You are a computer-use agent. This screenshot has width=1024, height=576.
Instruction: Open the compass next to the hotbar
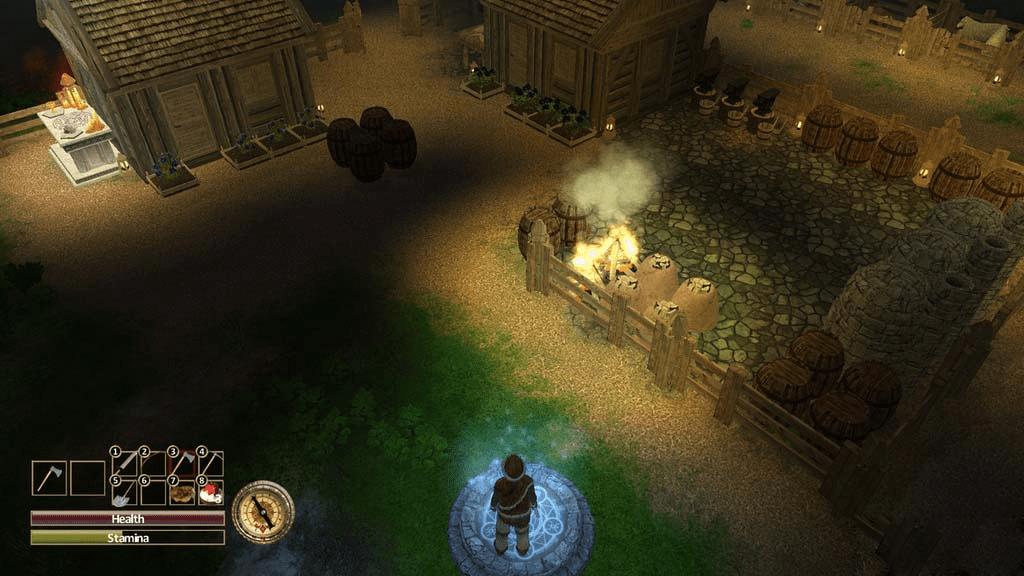[x=263, y=512]
